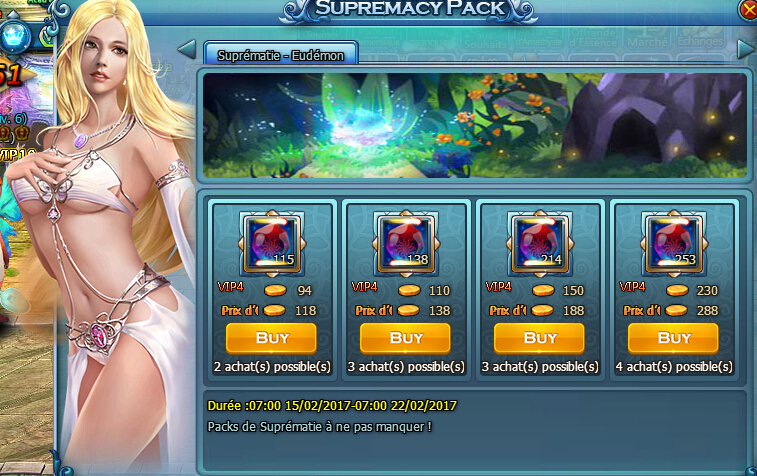This screenshot has width=757, height=476.
Task: Click the blue orb icon behind the window
Action: (x=16, y=35)
